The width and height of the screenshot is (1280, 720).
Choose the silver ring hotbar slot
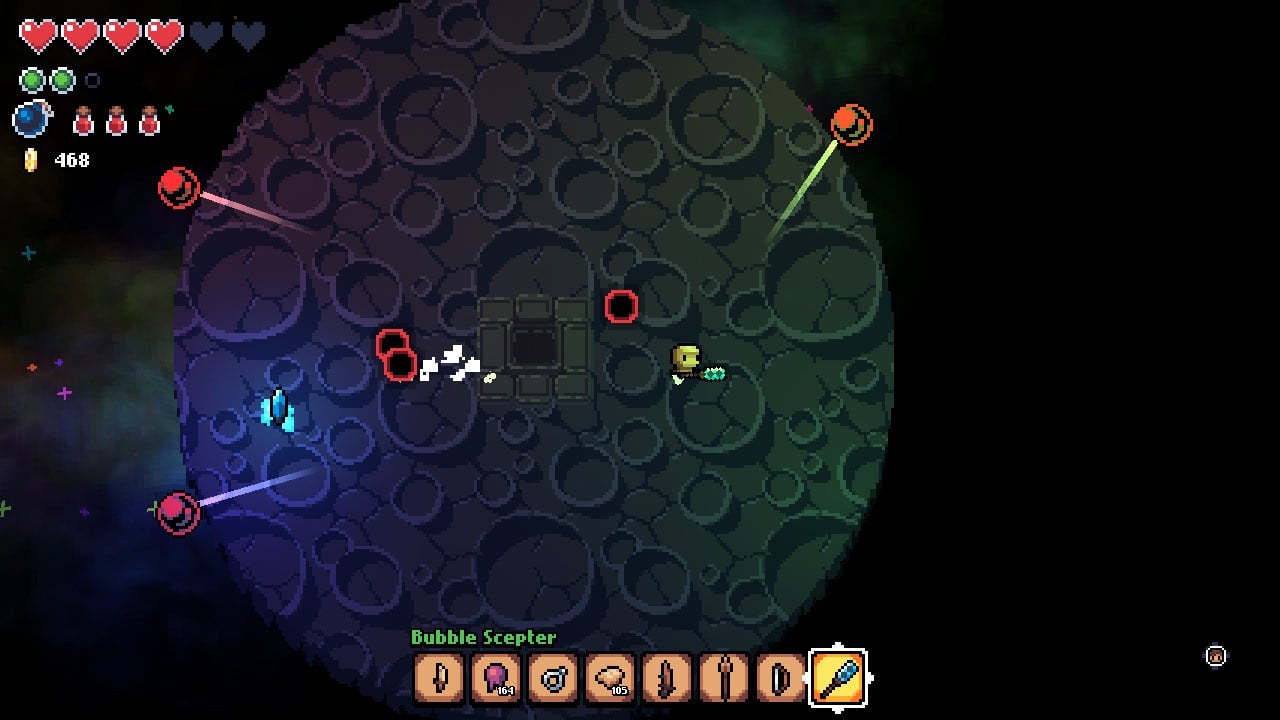(553, 679)
